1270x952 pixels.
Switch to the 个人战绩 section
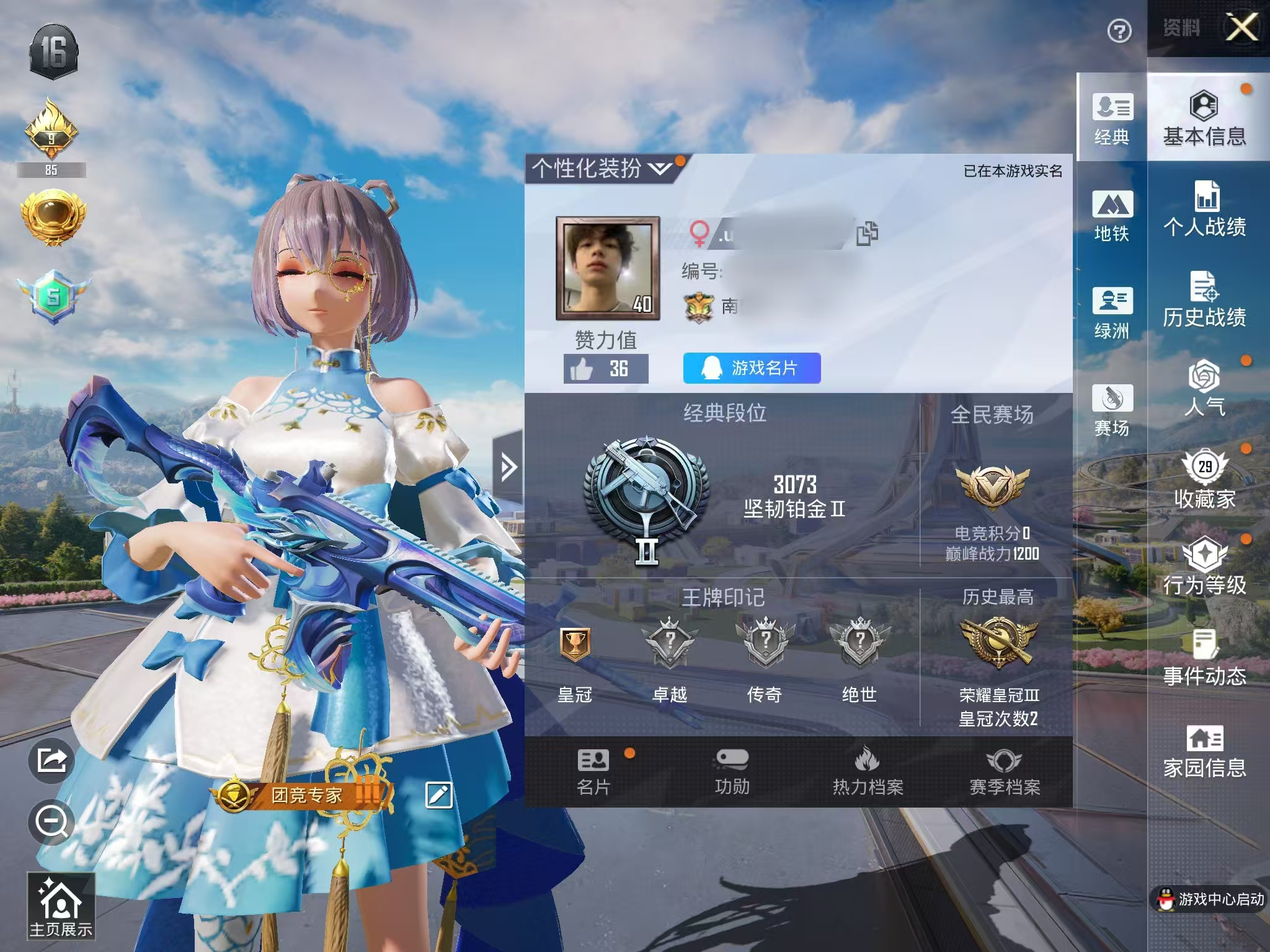(x=1204, y=209)
